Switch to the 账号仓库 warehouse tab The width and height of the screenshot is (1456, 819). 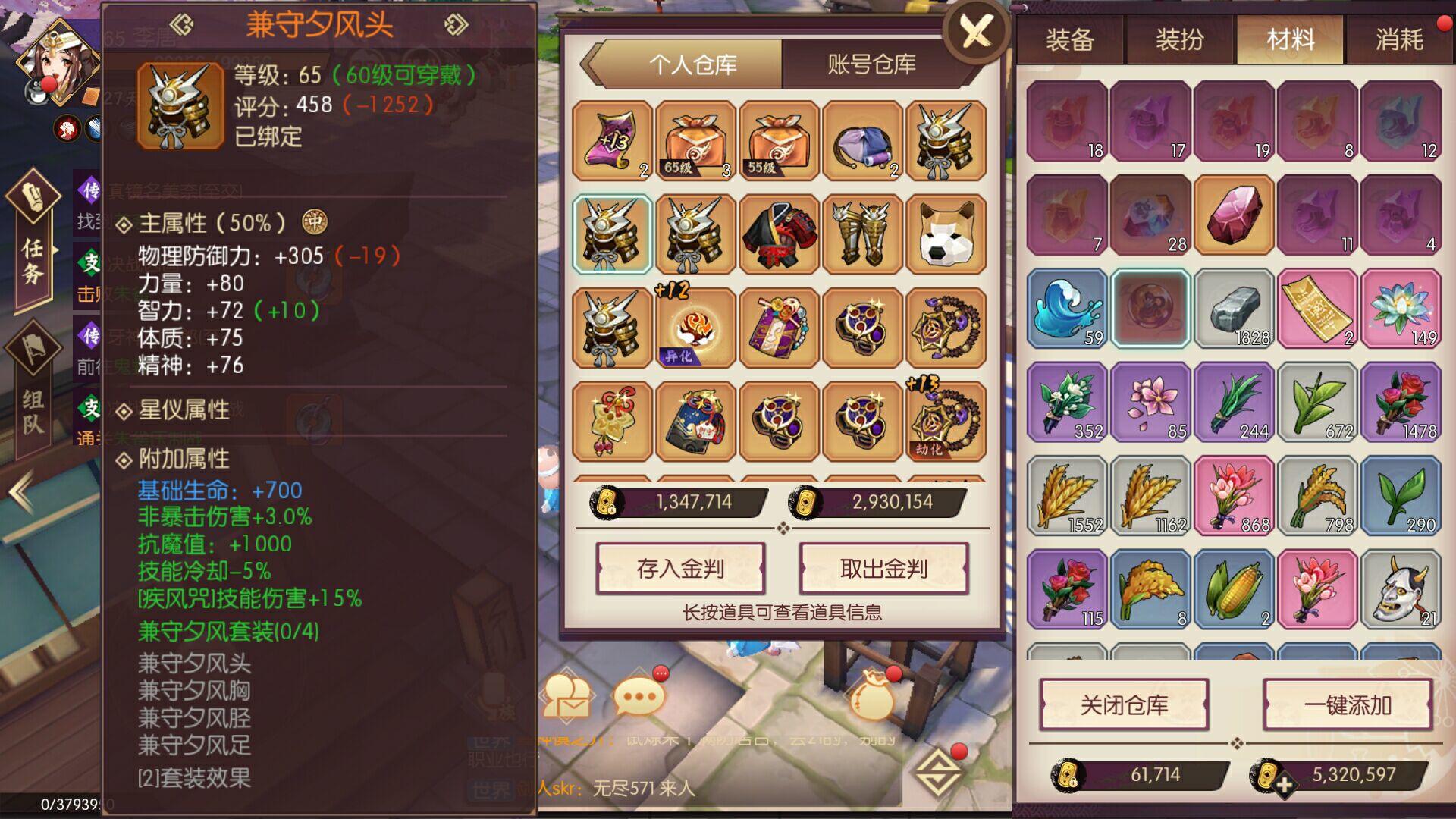(x=871, y=64)
